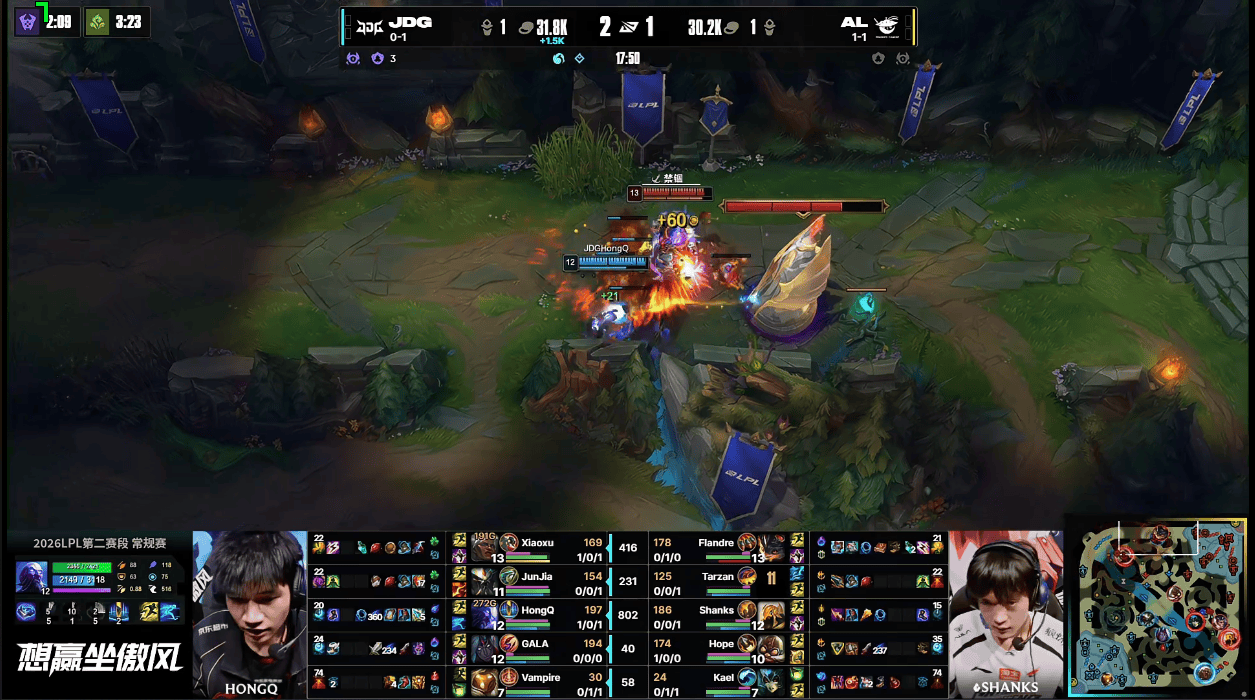Click the AL team logo in the top bar
This screenshot has width=1255, height=700.
coord(887,24)
